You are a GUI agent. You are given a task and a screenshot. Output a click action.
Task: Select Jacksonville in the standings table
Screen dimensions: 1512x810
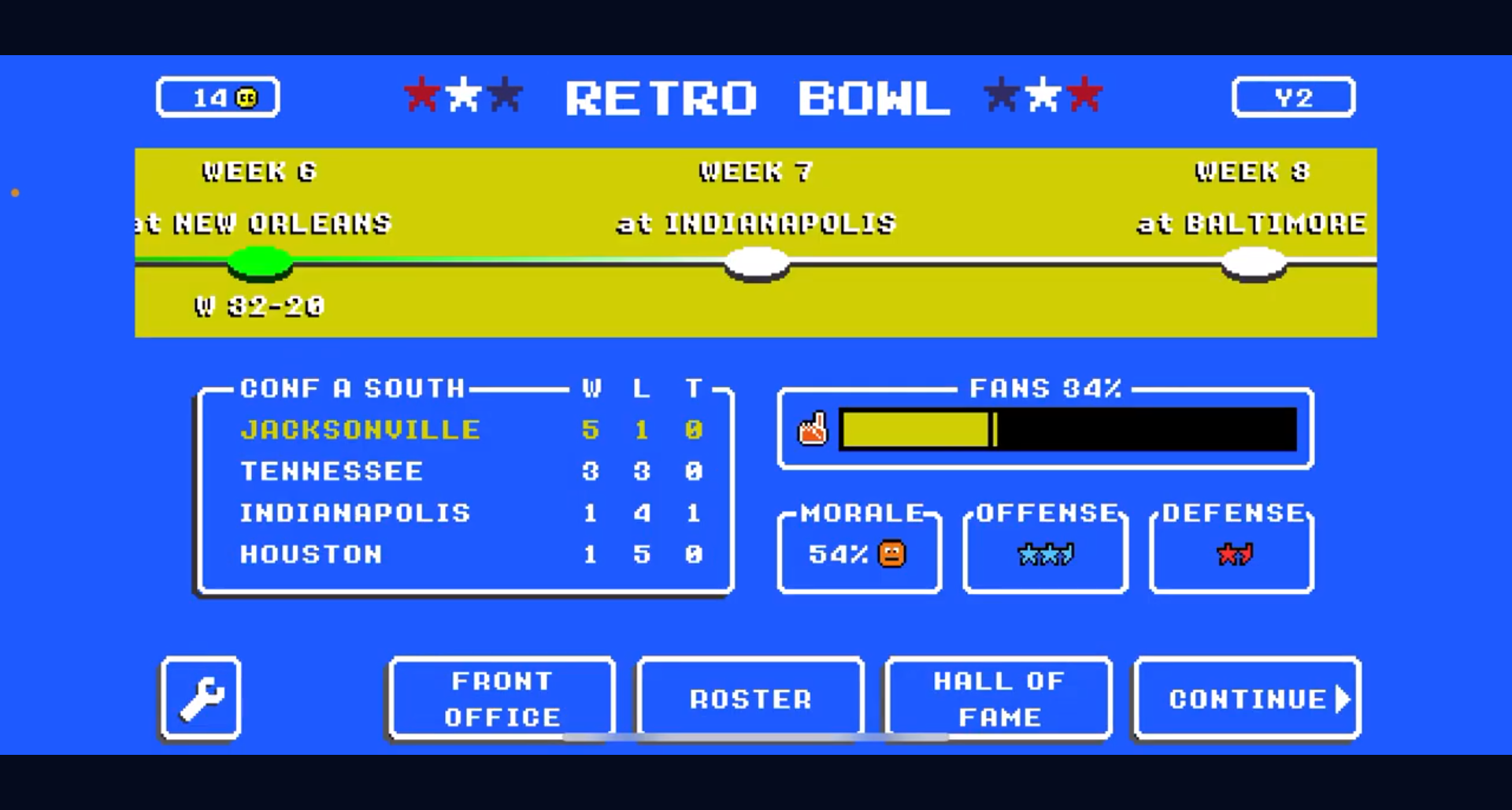360,430
